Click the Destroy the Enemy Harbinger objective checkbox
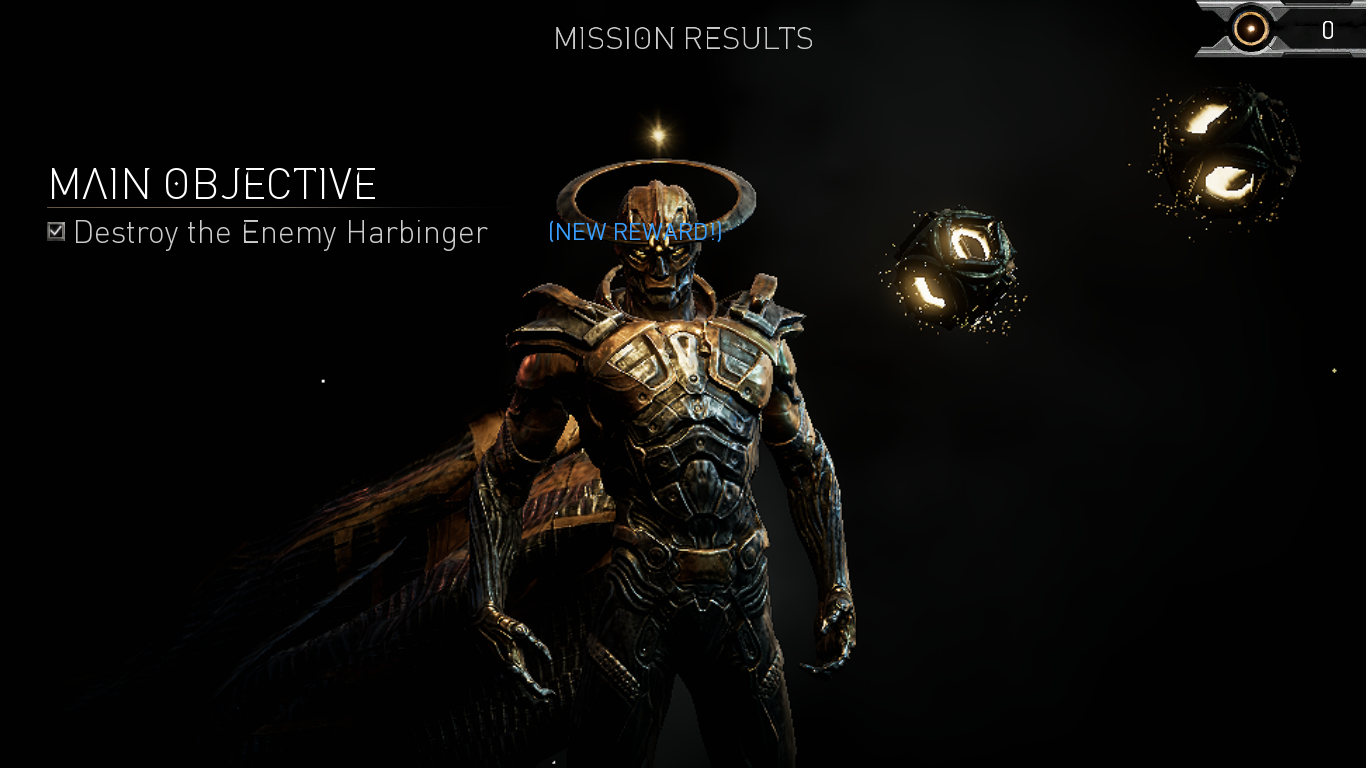The width and height of the screenshot is (1366, 768). [x=57, y=232]
